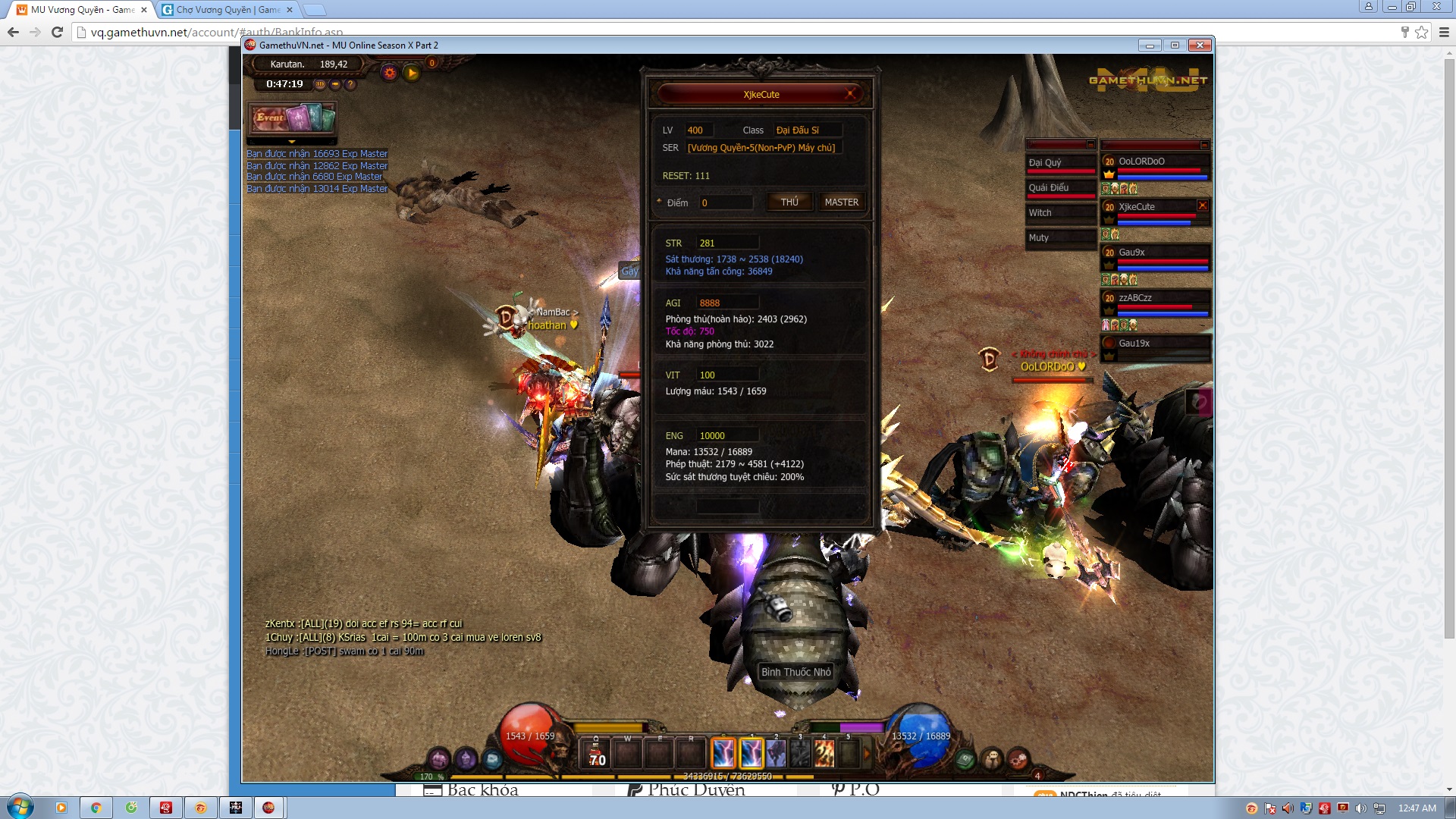Toggle the 3D camera button
Viewport: 1456px width, 819px height.
(x=320, y=84)
